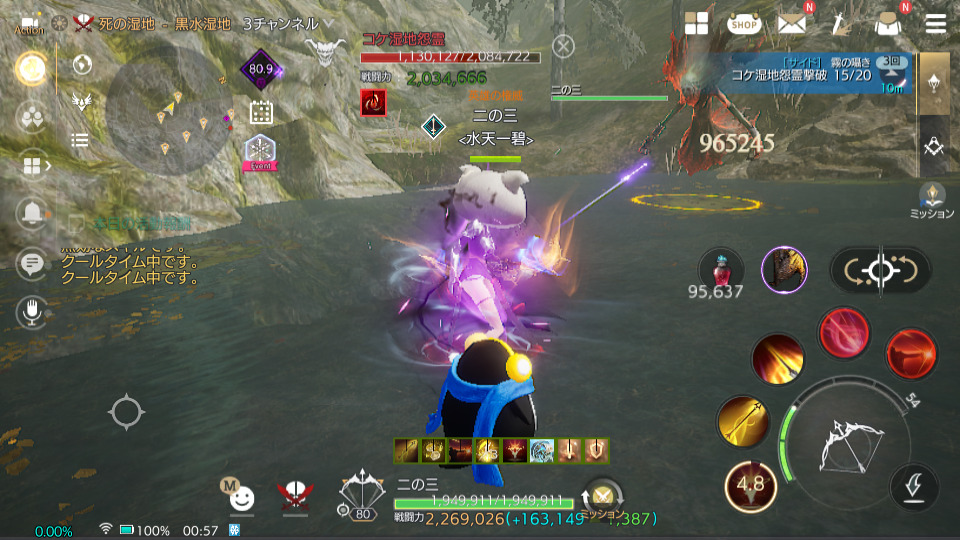This screenshot has width=960, height=540.
Task: Open the character profile icon at top
Action: tap(886, 24)
